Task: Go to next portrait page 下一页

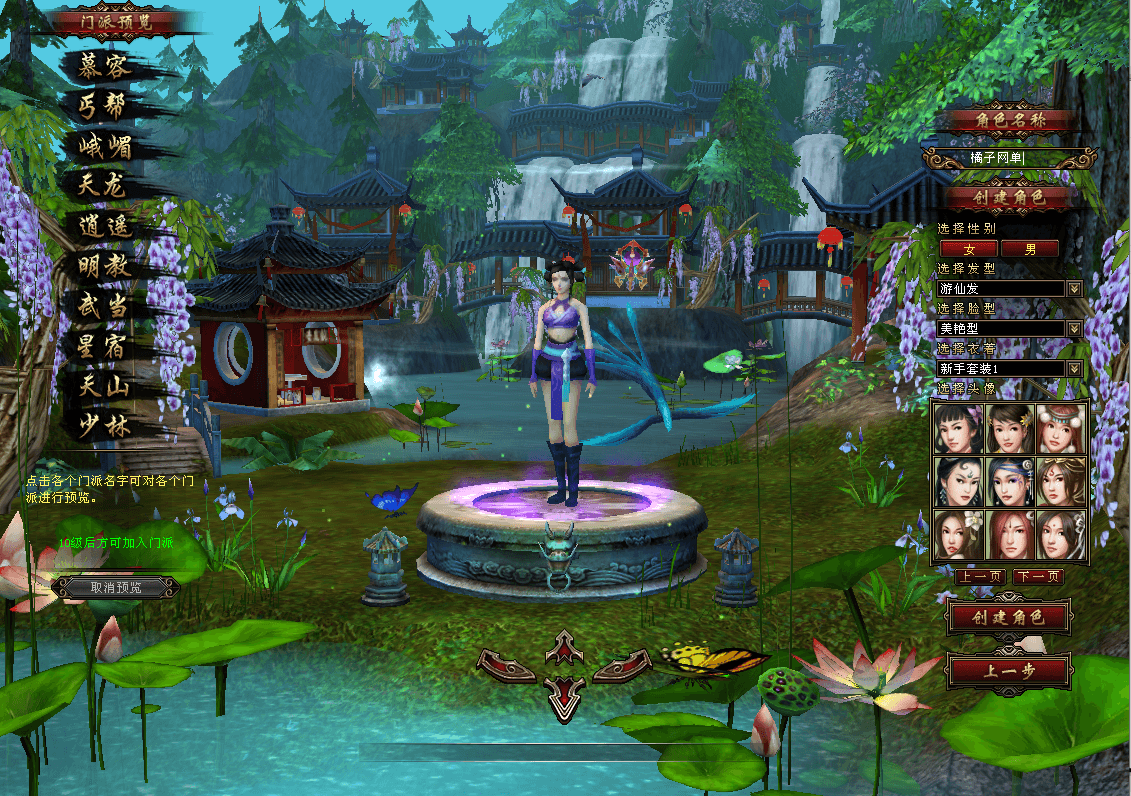Action: click(x=1037, y=577)
